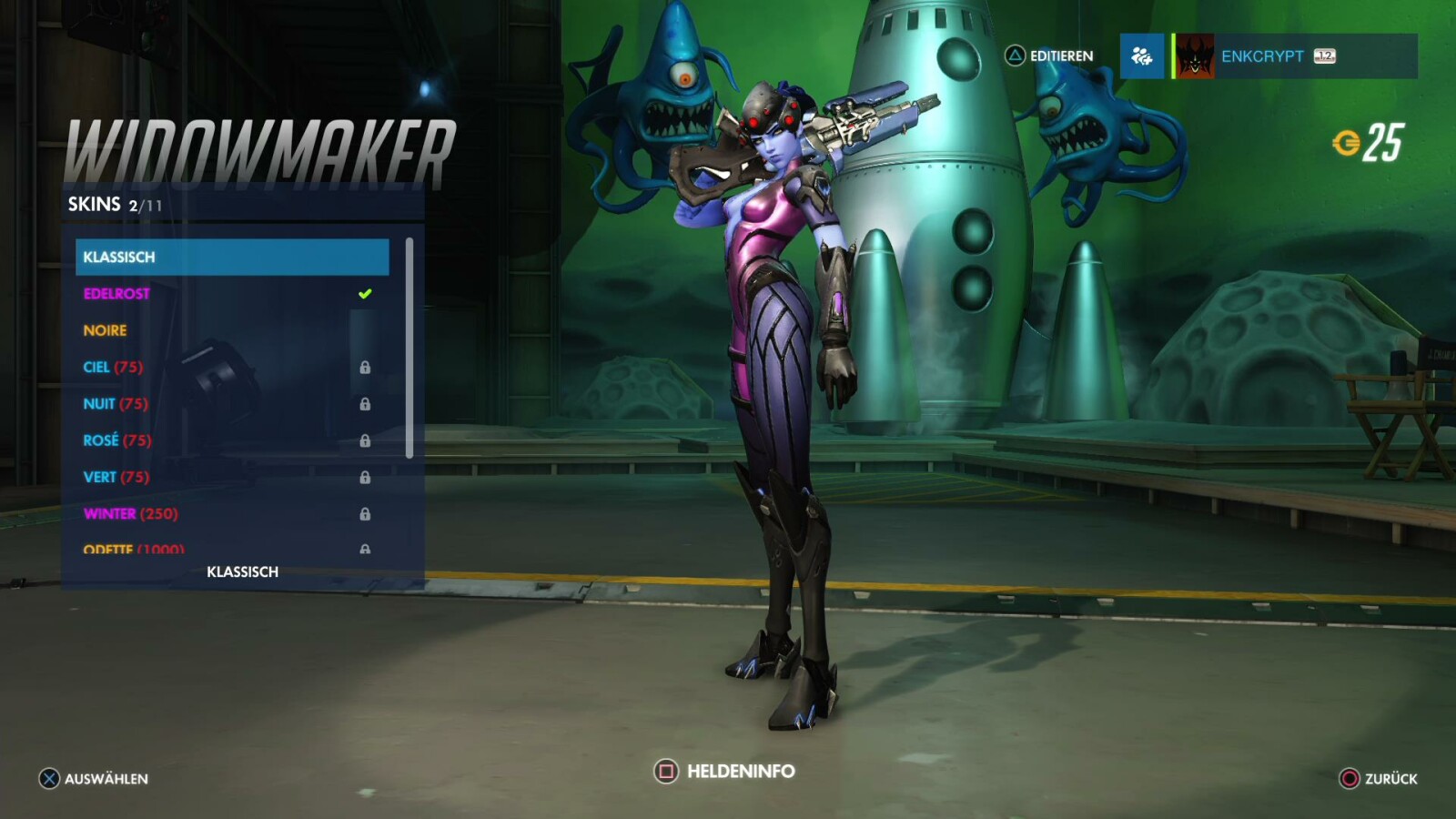Screen dimensions: 1456x819
Task: Choose the Odette skin row
Action: click(x=232, y=548)
